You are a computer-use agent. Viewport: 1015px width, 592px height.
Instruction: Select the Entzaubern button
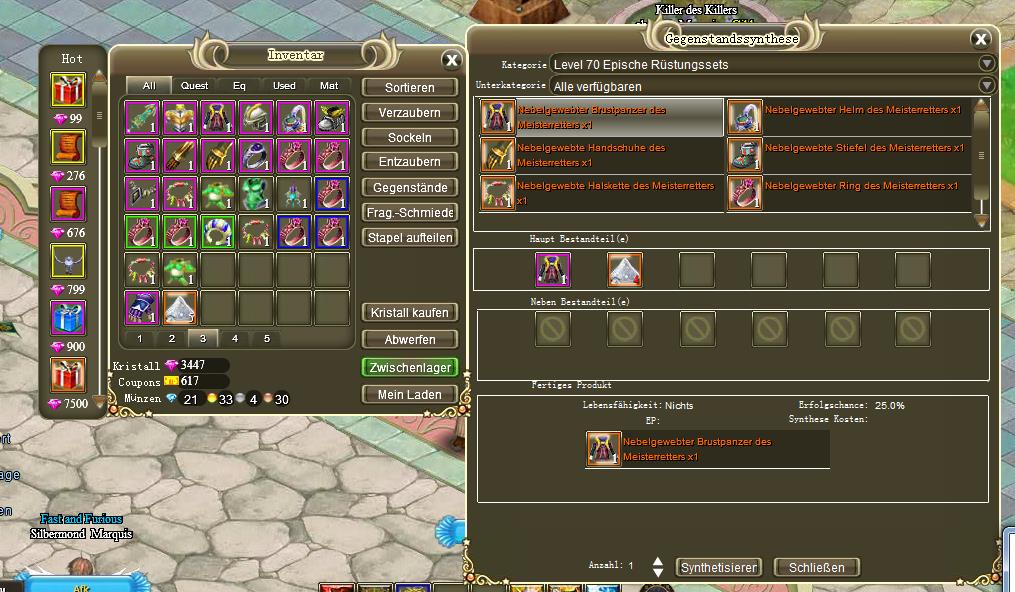click(x=409, y=162)
